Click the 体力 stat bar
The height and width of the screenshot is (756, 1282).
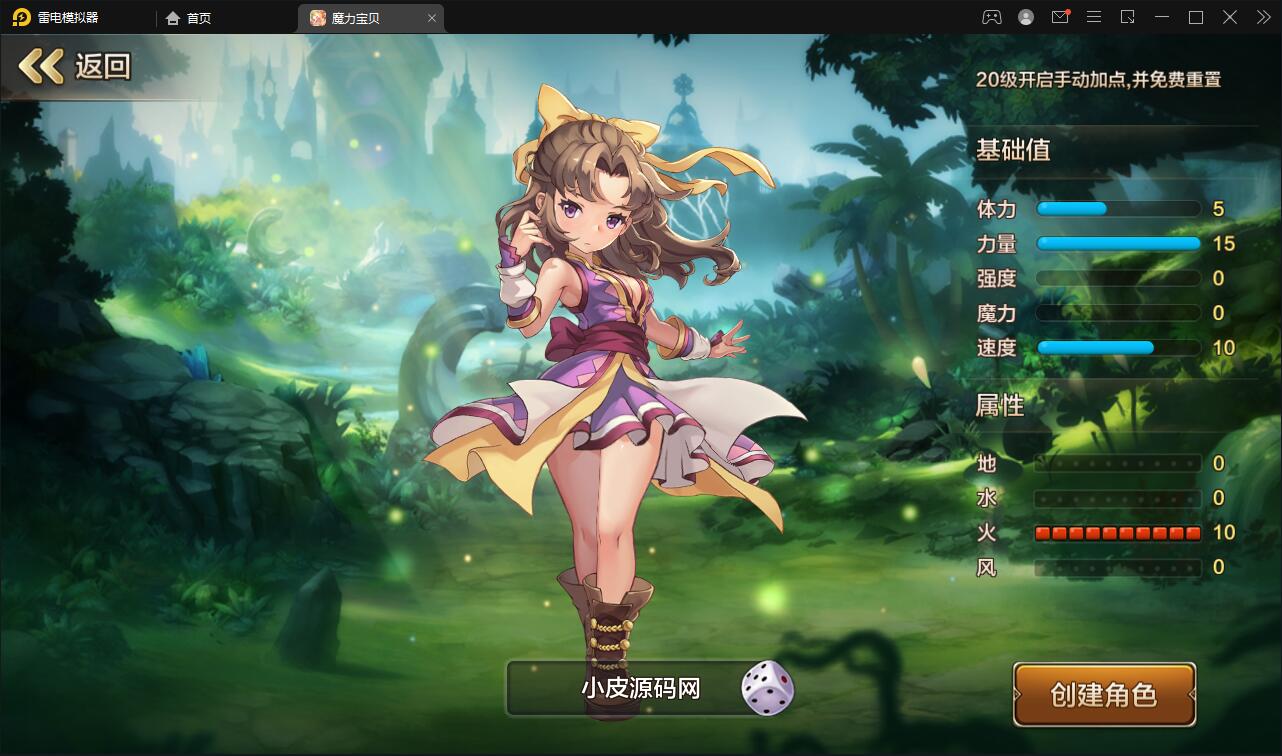coord(1118,208)
